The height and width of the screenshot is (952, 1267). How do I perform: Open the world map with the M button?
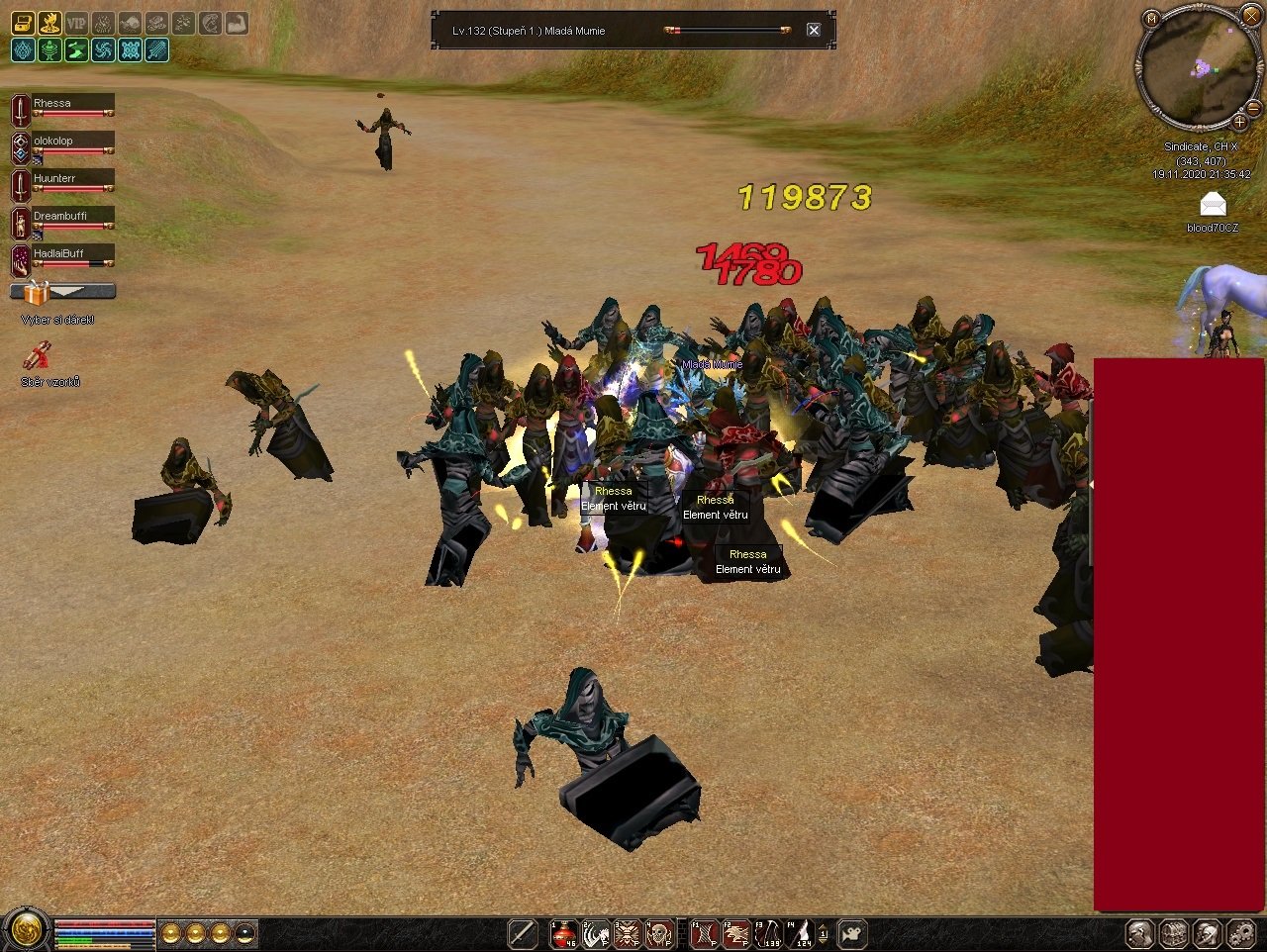click(1151, 19)
